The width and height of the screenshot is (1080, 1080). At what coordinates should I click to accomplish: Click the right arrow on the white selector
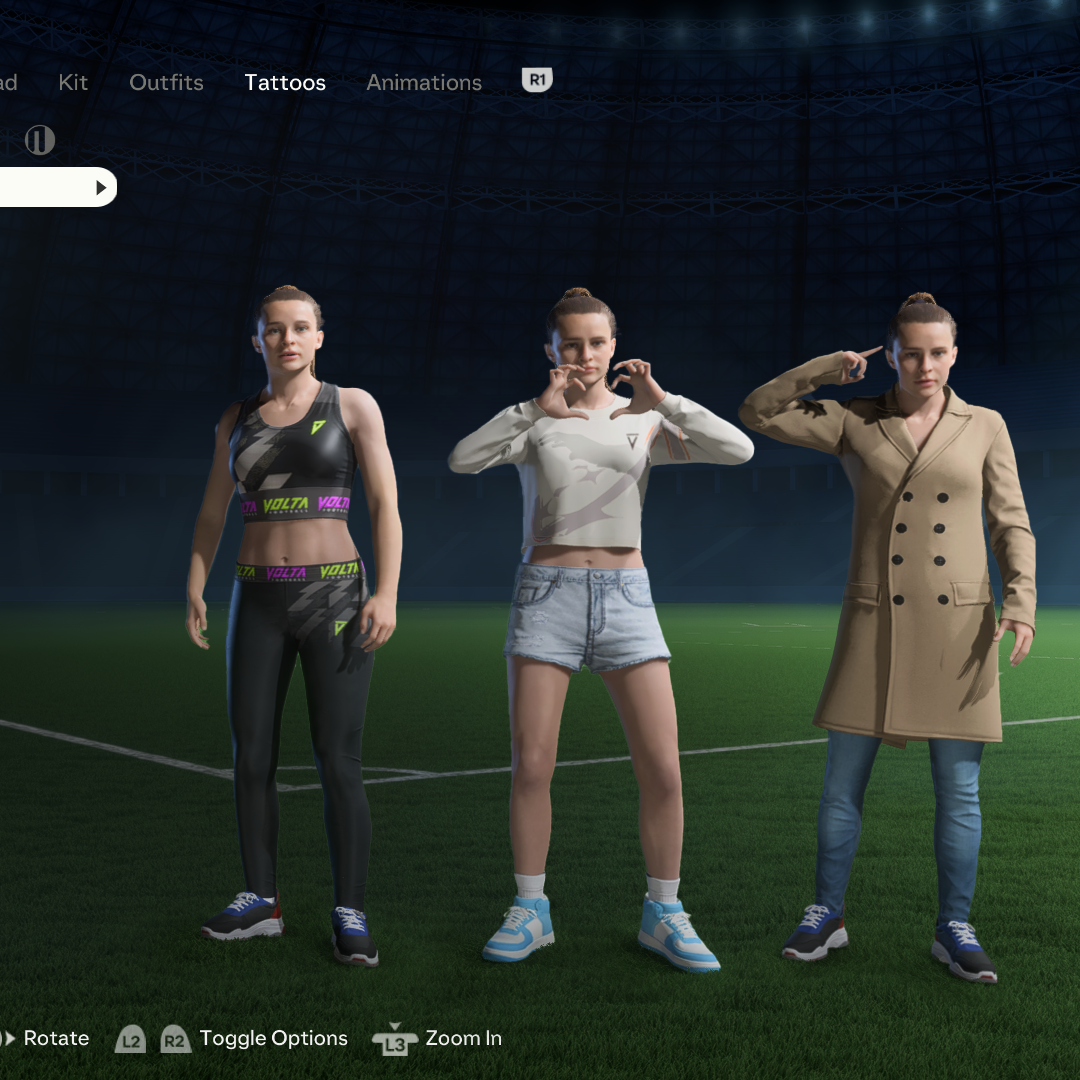pos(101,188)
